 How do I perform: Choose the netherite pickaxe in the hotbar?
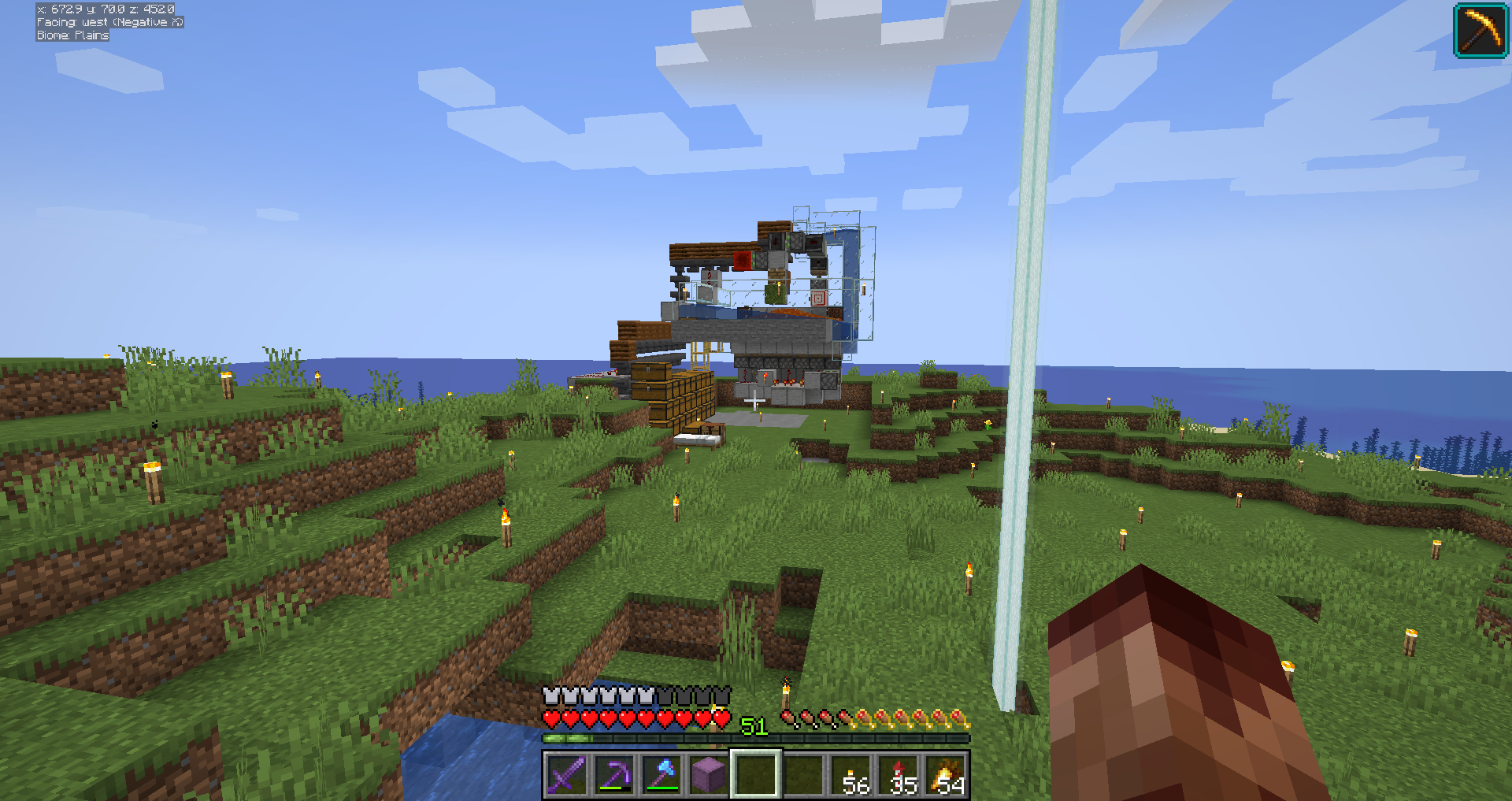point(614,775)
